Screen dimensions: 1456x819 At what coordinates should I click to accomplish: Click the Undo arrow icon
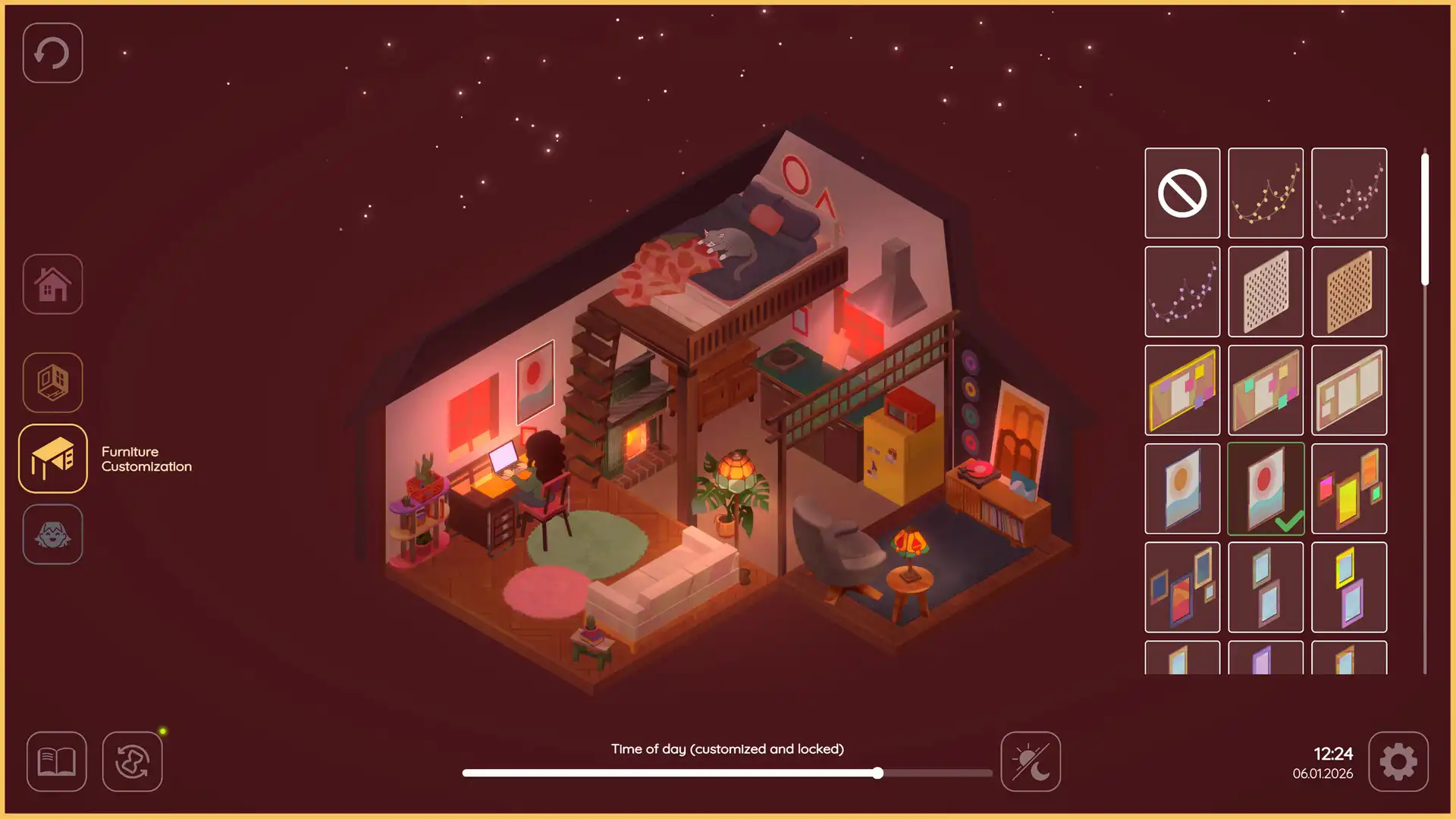(x=52, y=52)
